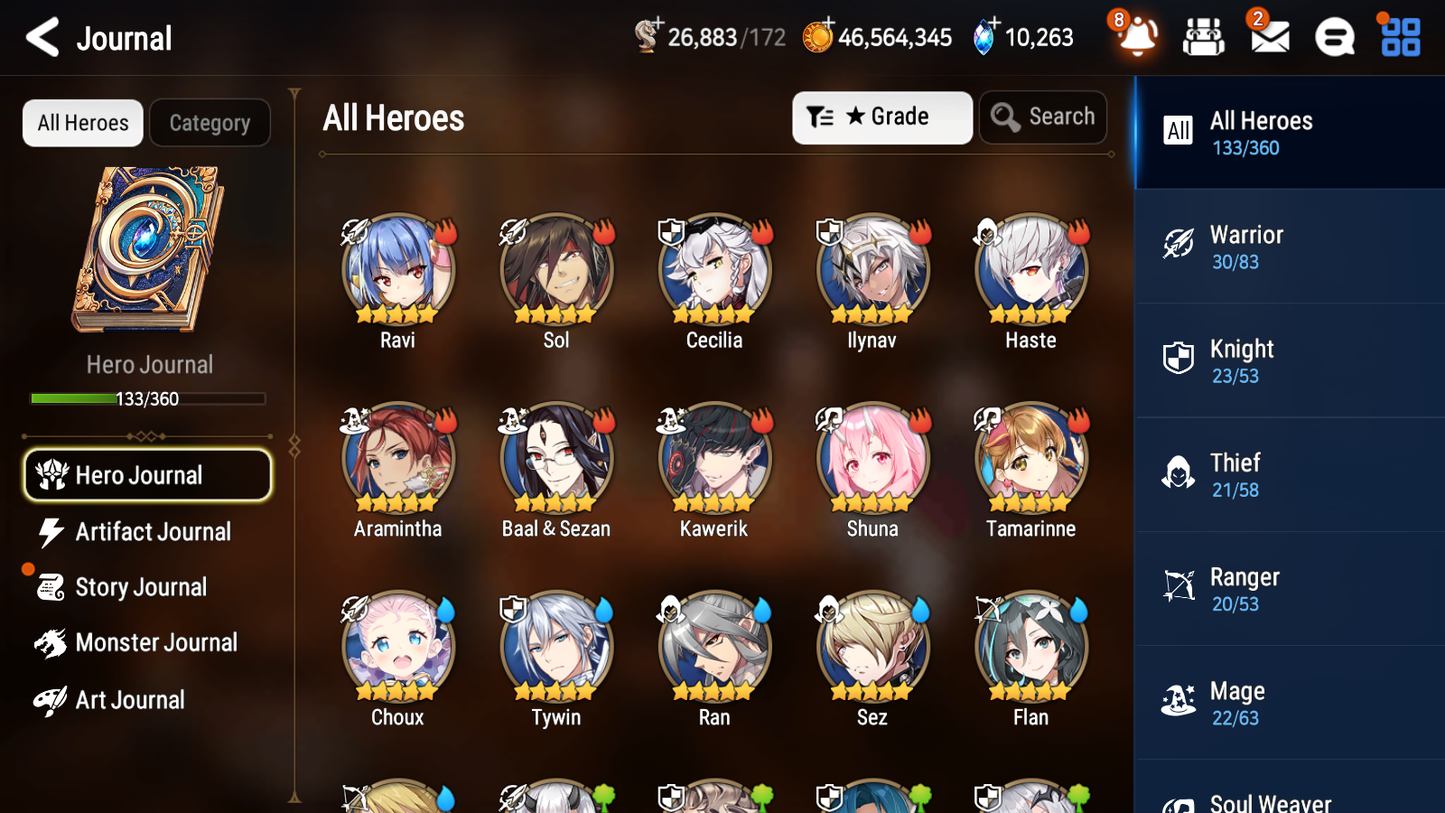Image resolution: width=1445 pixels, height=813 pixels.
Task: Open the chat bubble icon
Action: coord(1334,37)
